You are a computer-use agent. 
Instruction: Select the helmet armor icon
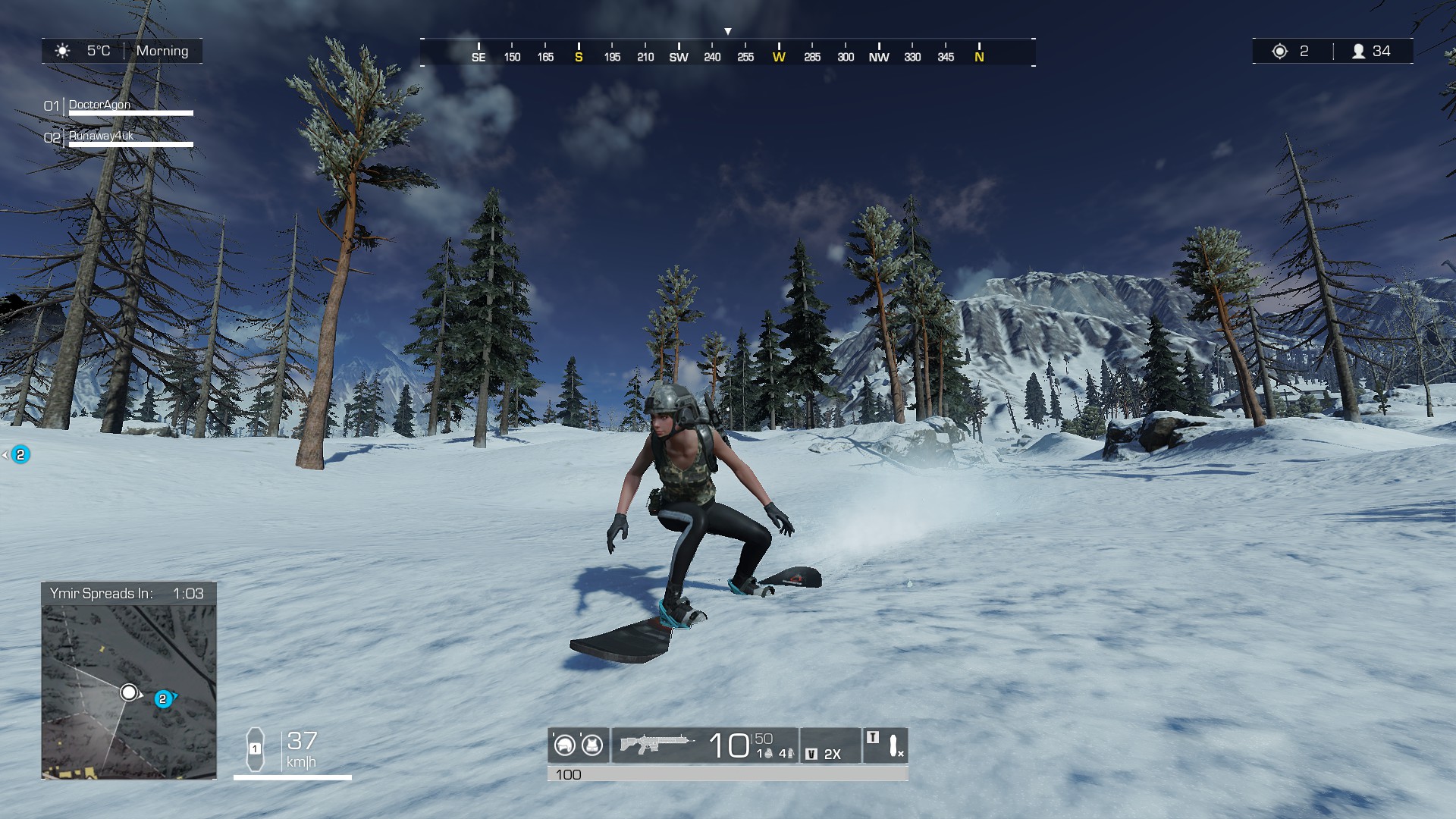[566, 746]
